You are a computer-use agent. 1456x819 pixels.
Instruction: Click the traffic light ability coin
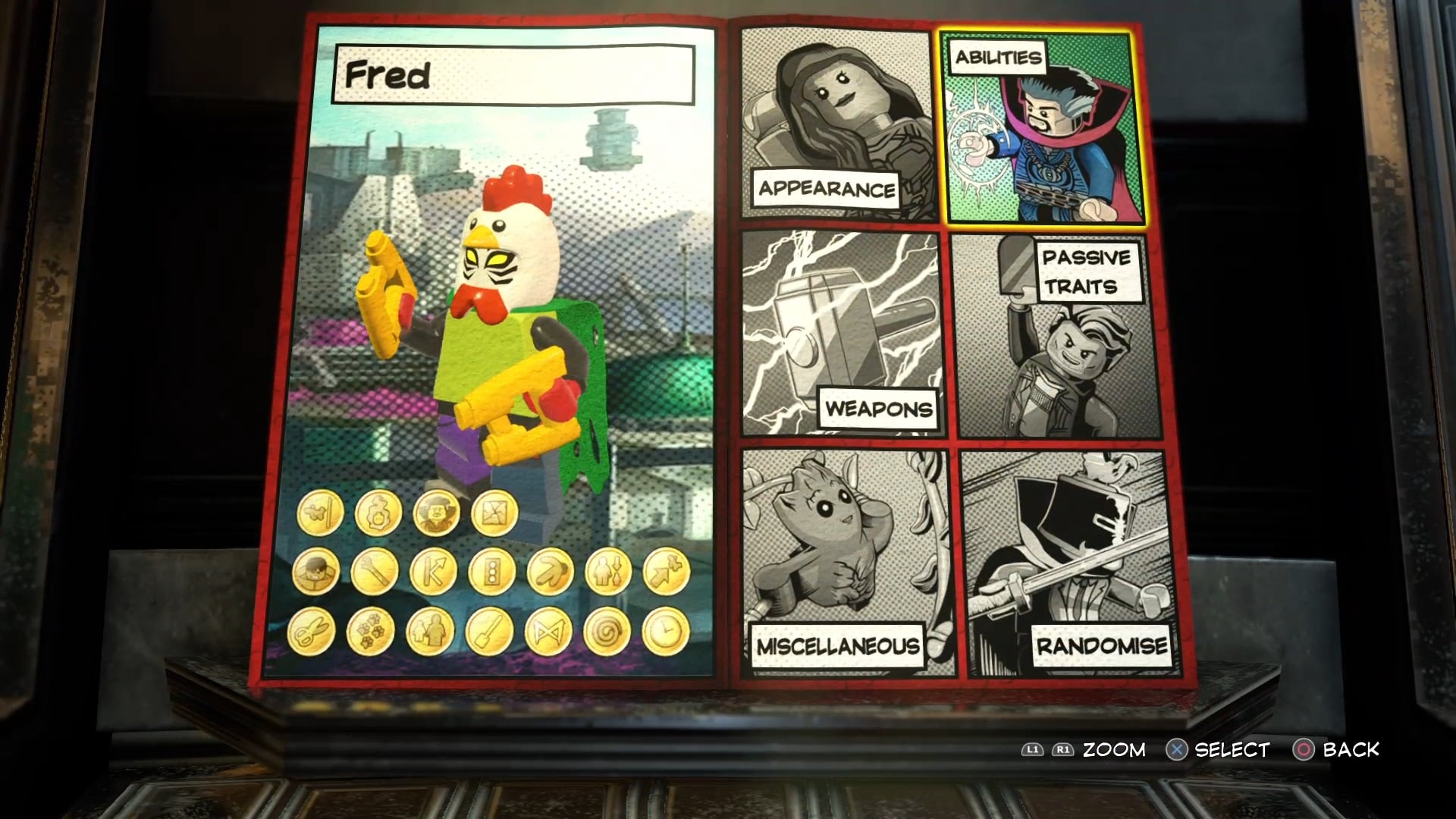click(x=492, y=571)
